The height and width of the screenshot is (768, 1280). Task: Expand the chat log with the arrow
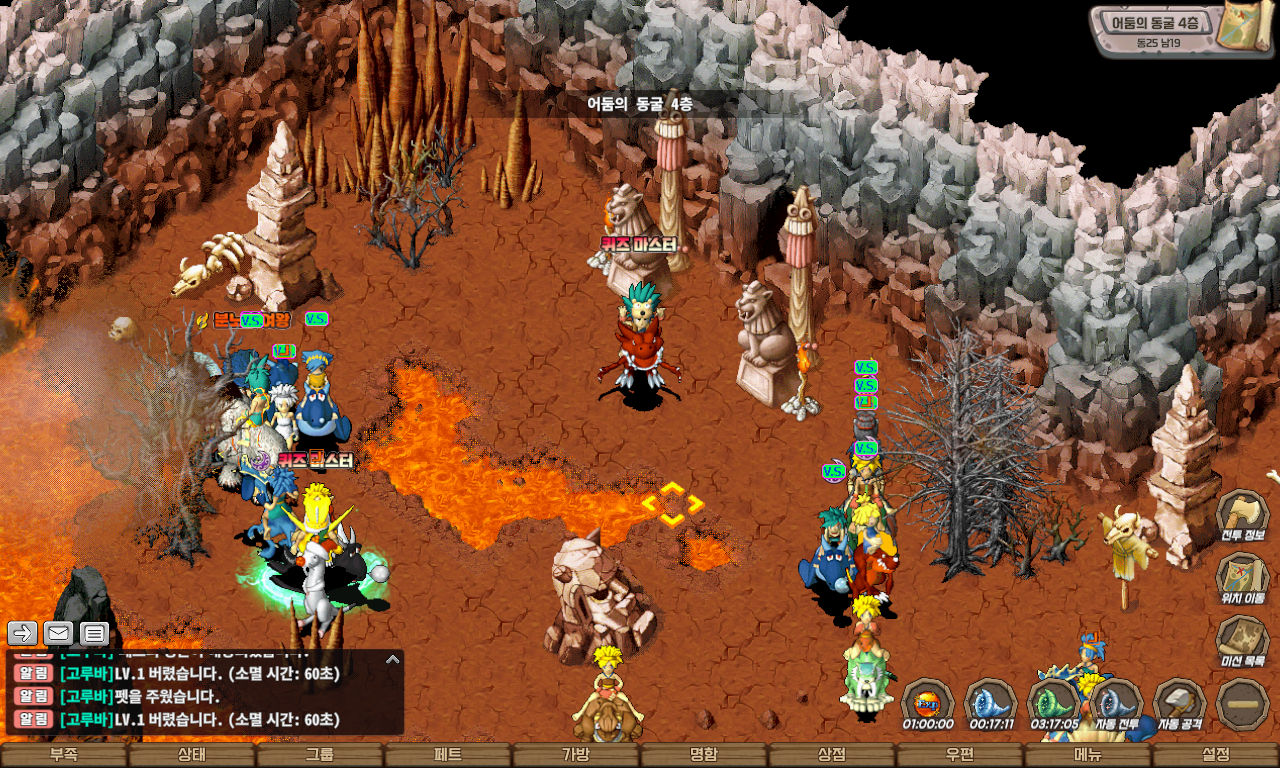[393, 660]
